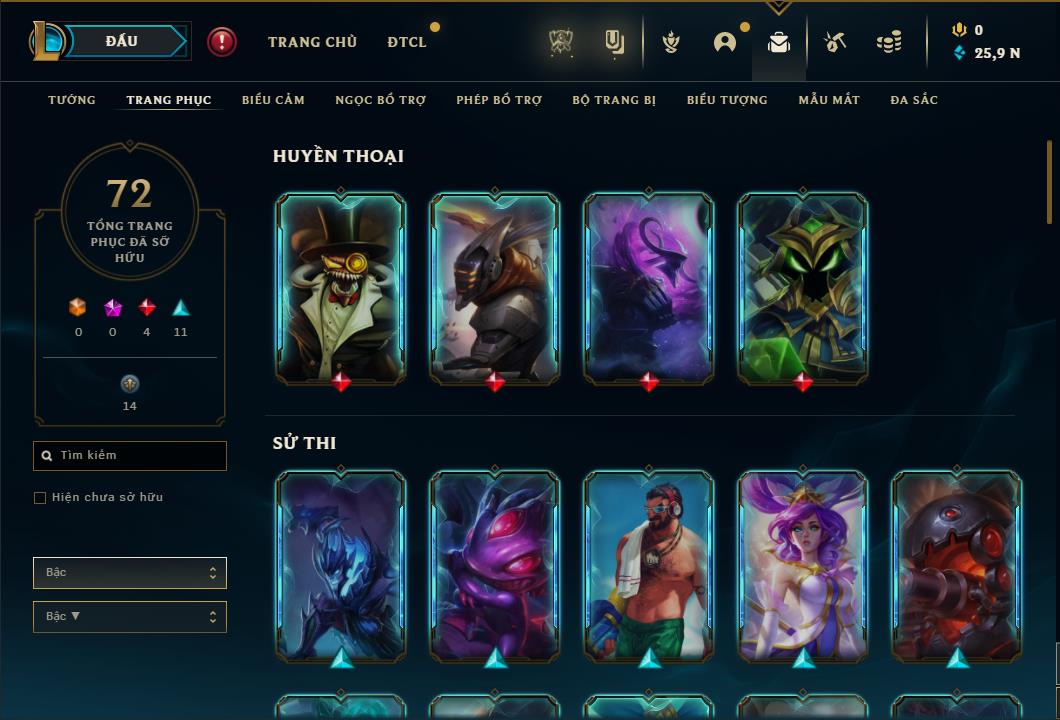Screen dimensions: 1060x720
Task: Open the NGỌC BỔ TRỢ tab
Action: click(380, 100)
